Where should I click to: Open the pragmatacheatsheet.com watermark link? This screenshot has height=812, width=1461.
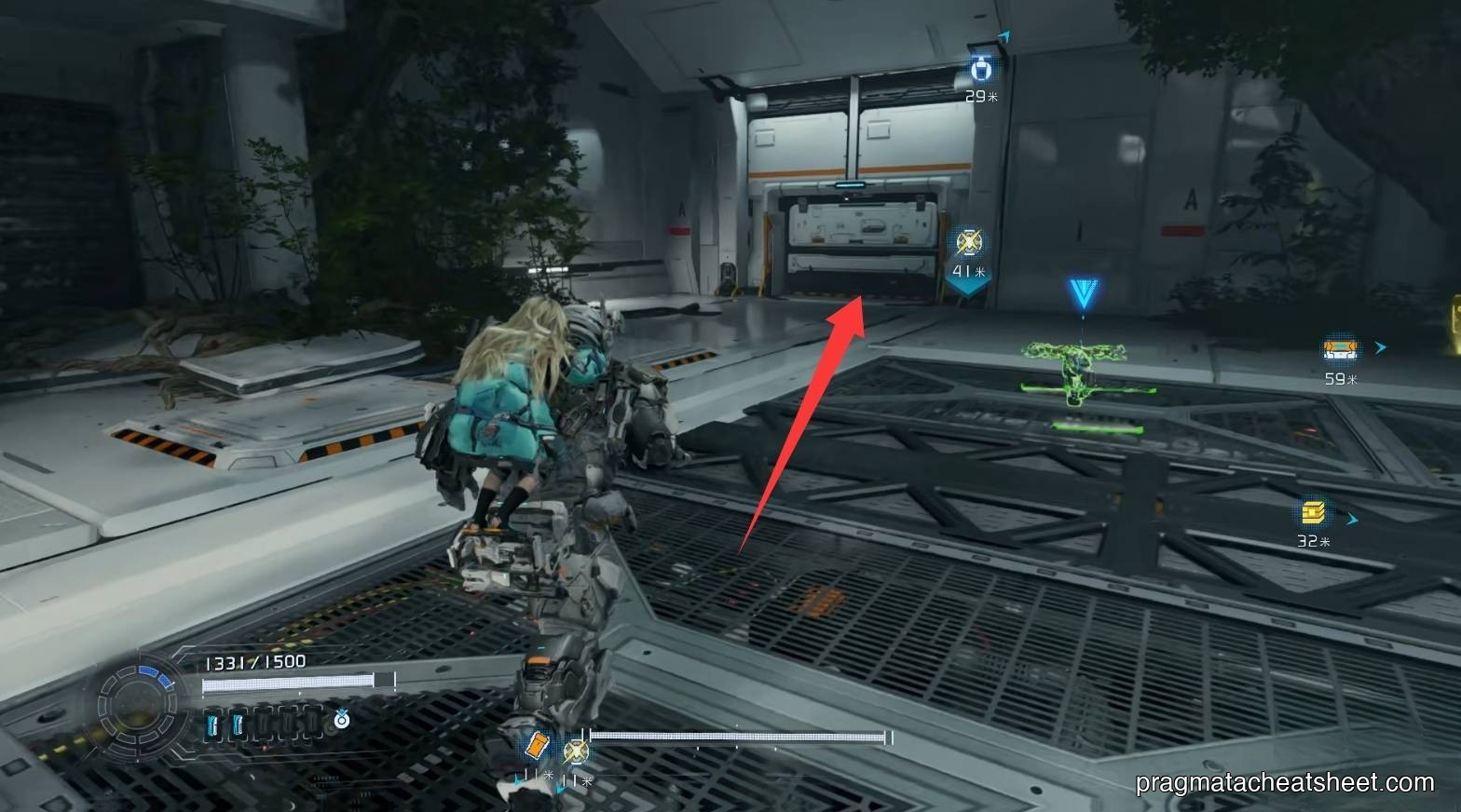(x=1285, y=783)
